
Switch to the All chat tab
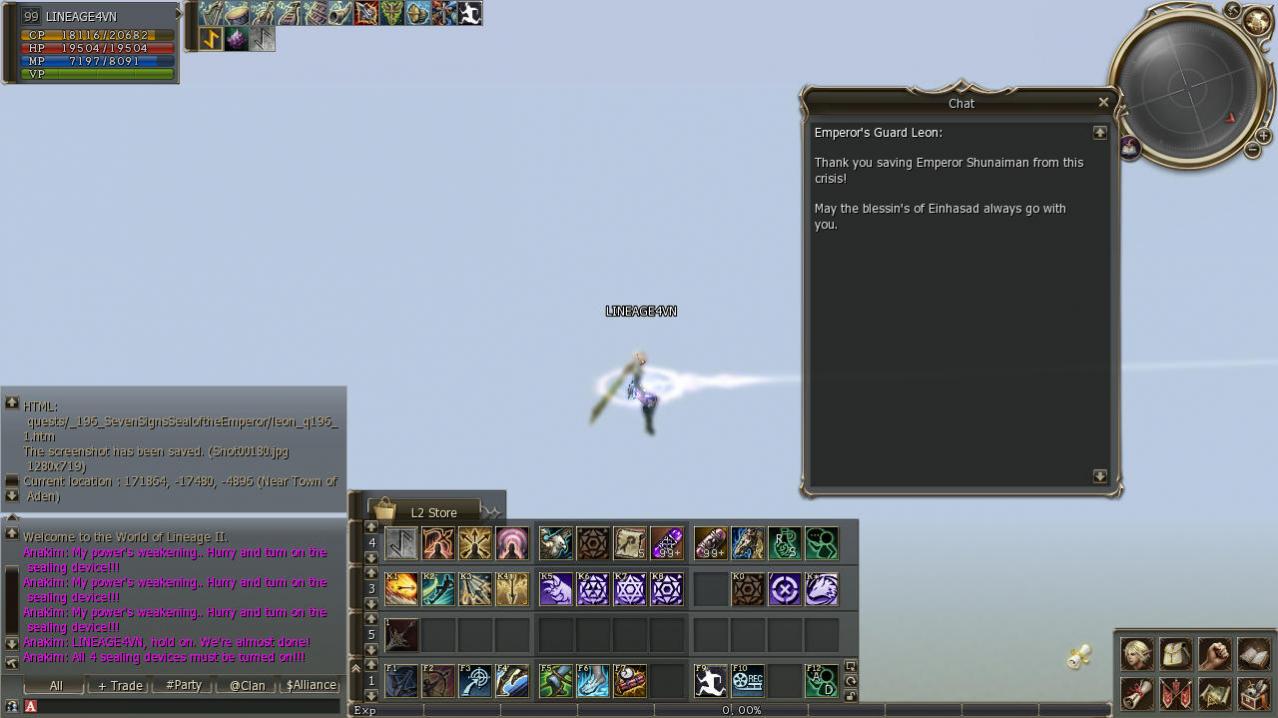coord(56,685)
